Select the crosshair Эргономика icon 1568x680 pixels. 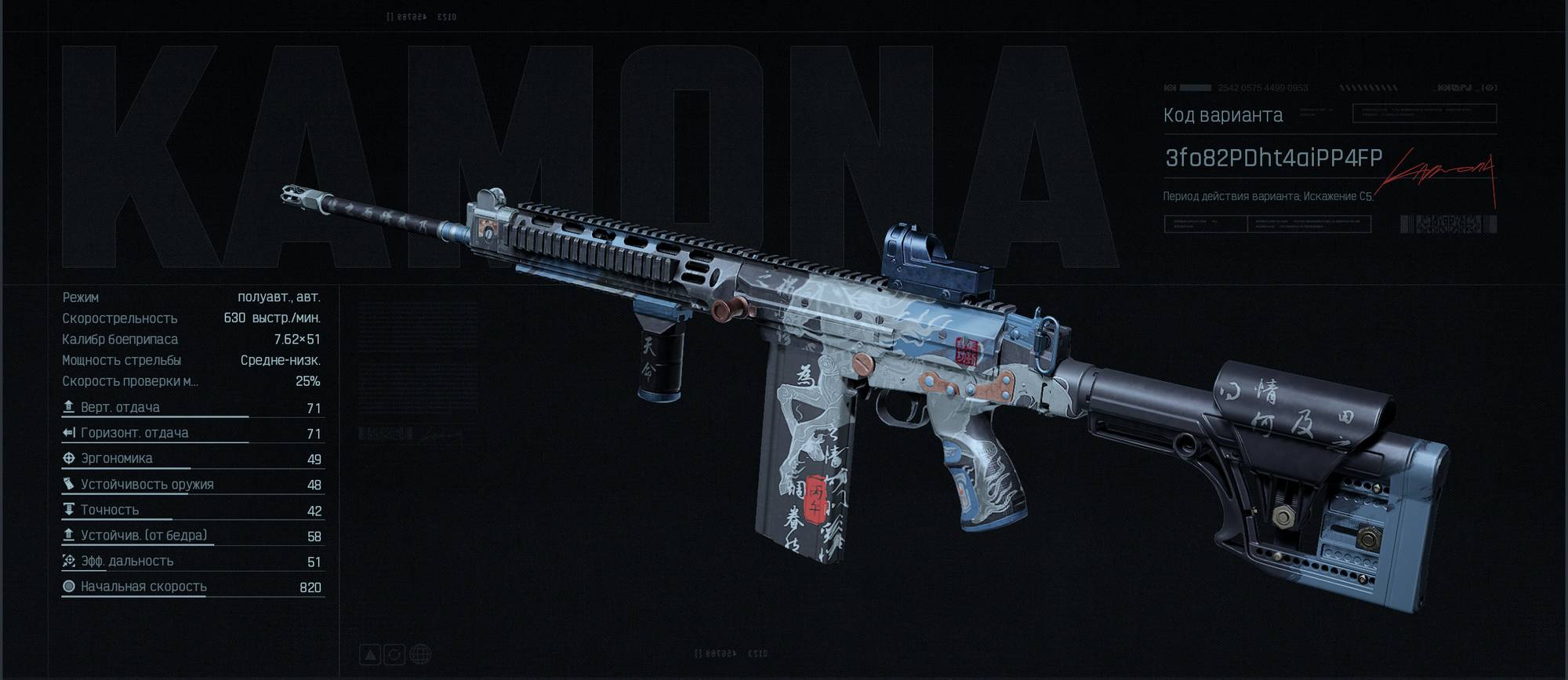(67, 458)
